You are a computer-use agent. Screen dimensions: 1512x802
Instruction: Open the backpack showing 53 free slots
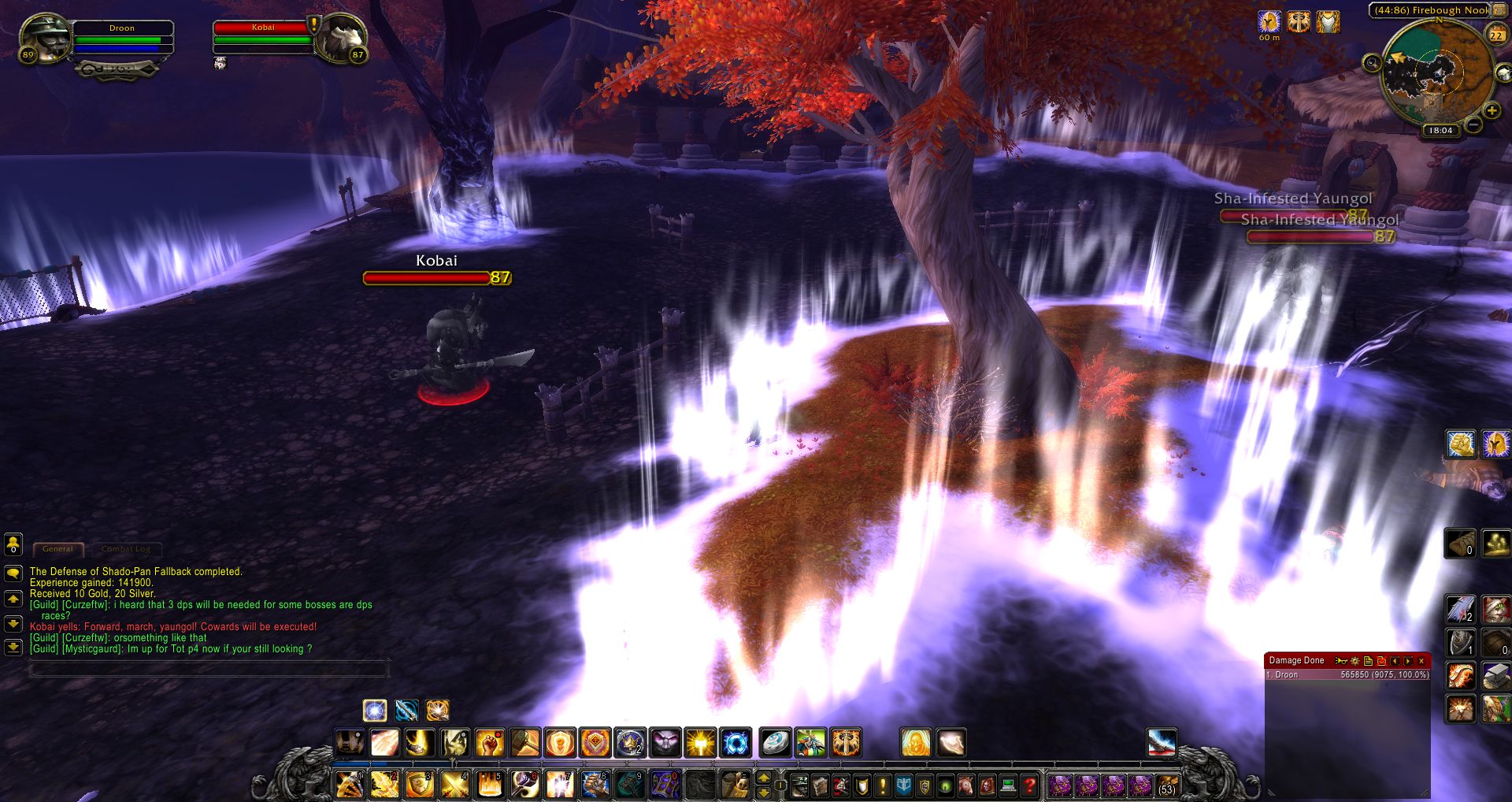coord(1166,785)
